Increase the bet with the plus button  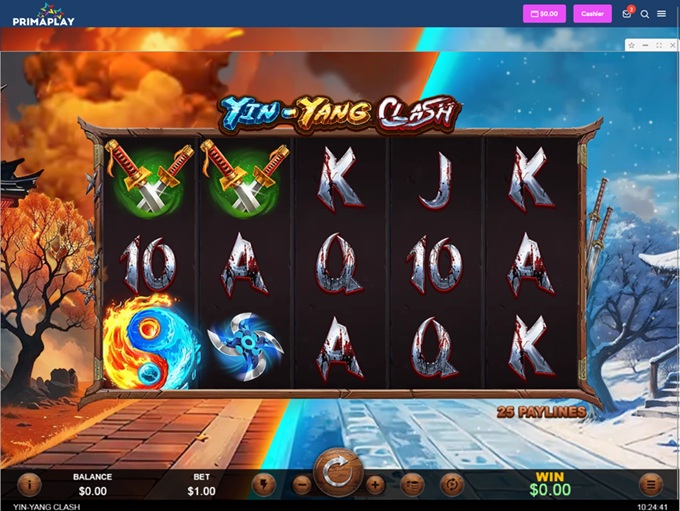coord(375,485)
